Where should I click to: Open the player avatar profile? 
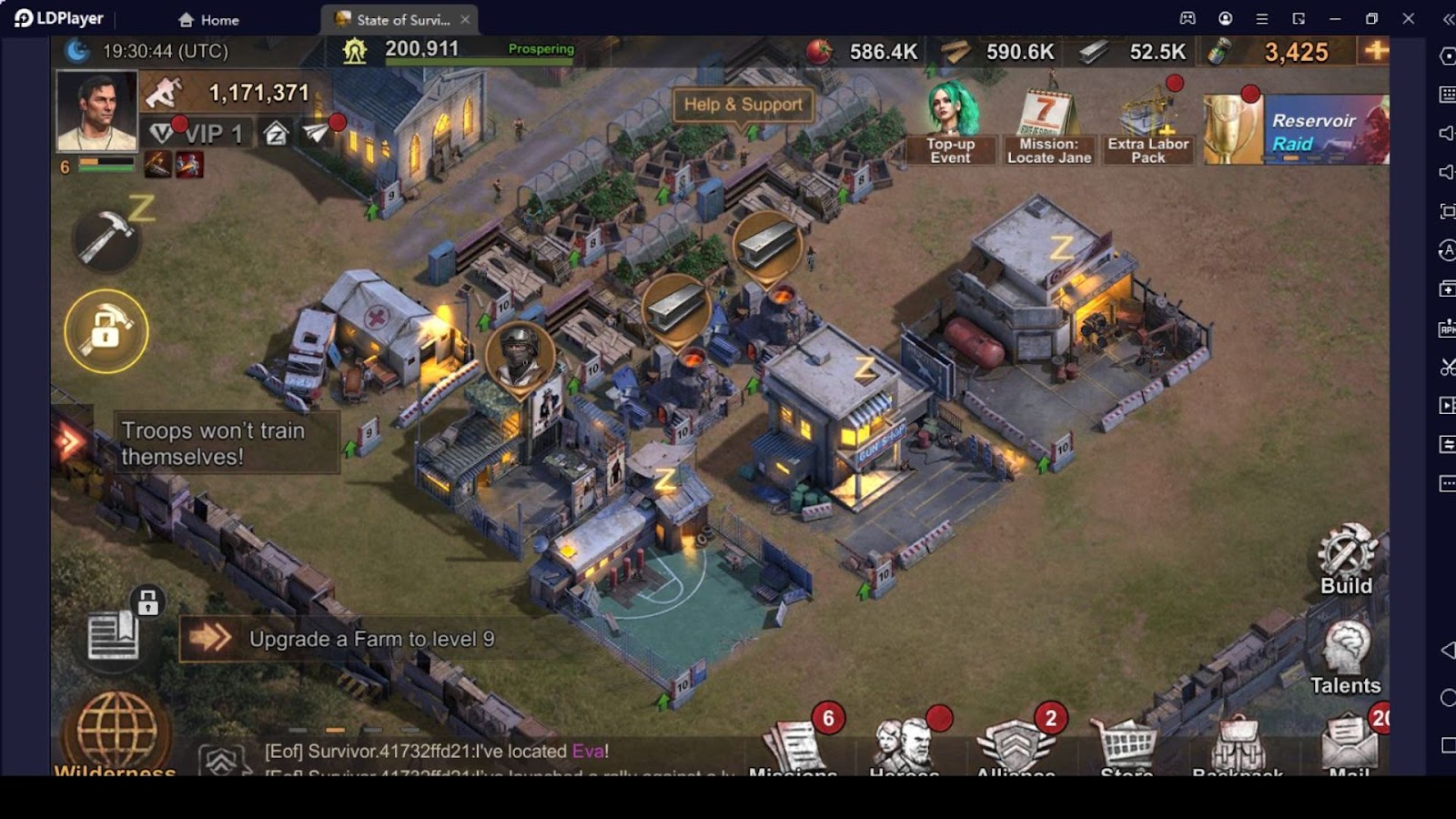[96, 110]
